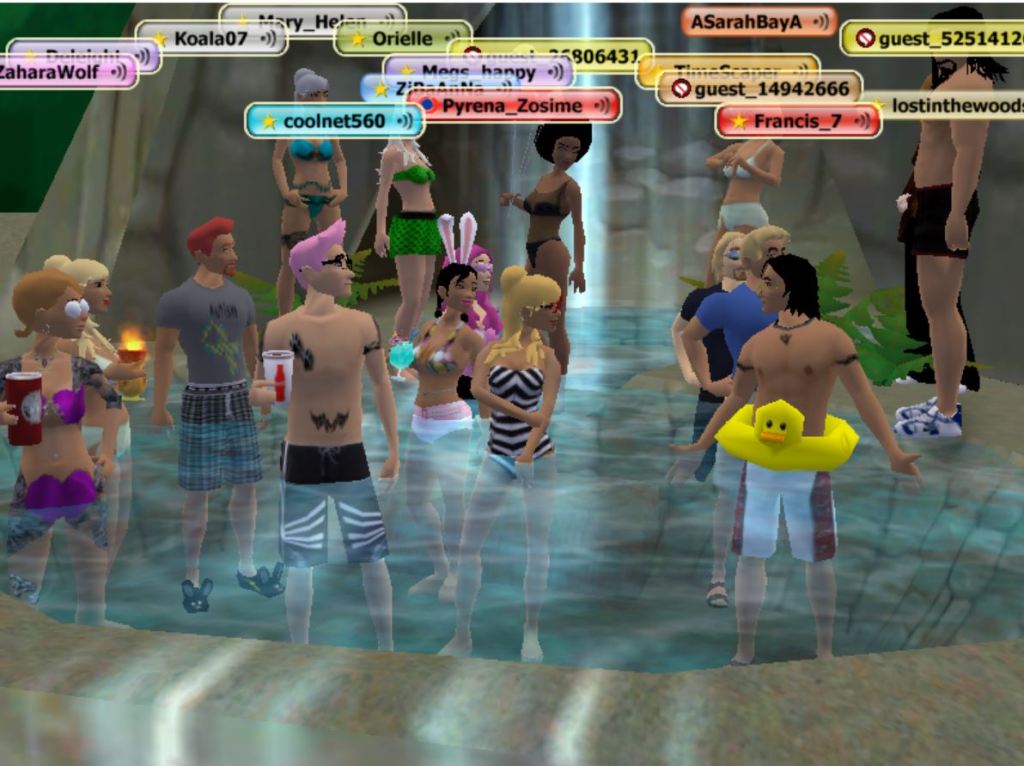
Task: Select the Orielle name tag
Action: [x=402, y=38]
